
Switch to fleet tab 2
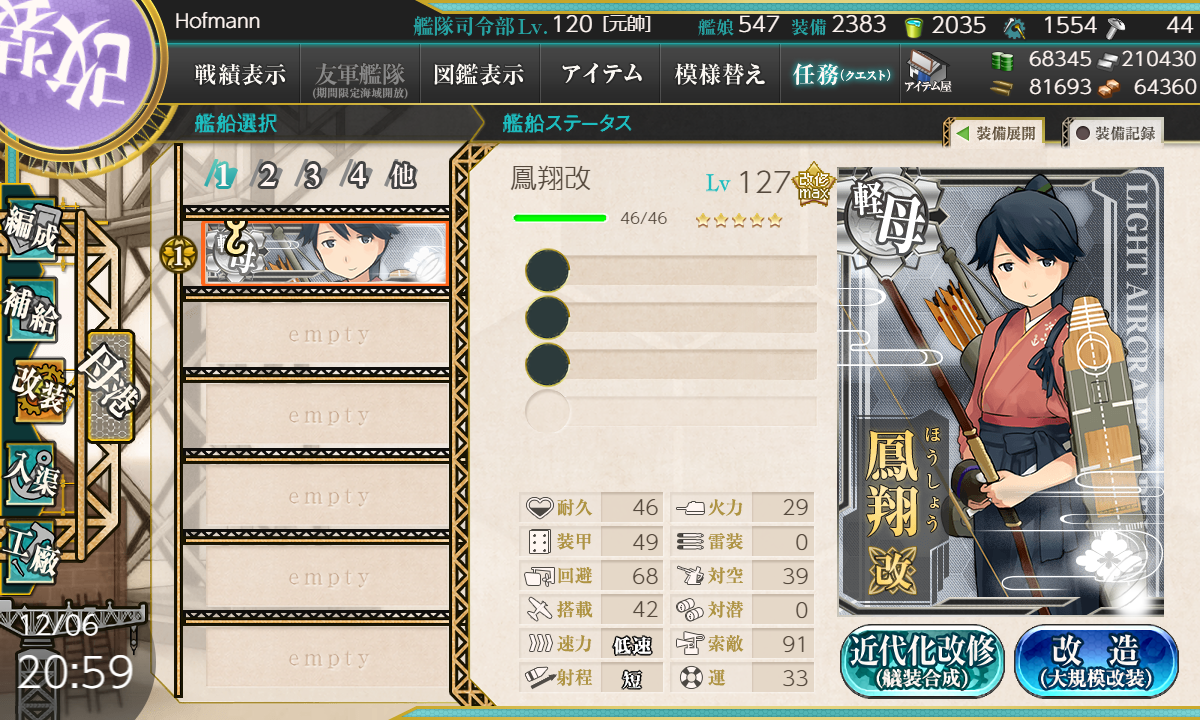pyautogui.click(x=267, y=177)
